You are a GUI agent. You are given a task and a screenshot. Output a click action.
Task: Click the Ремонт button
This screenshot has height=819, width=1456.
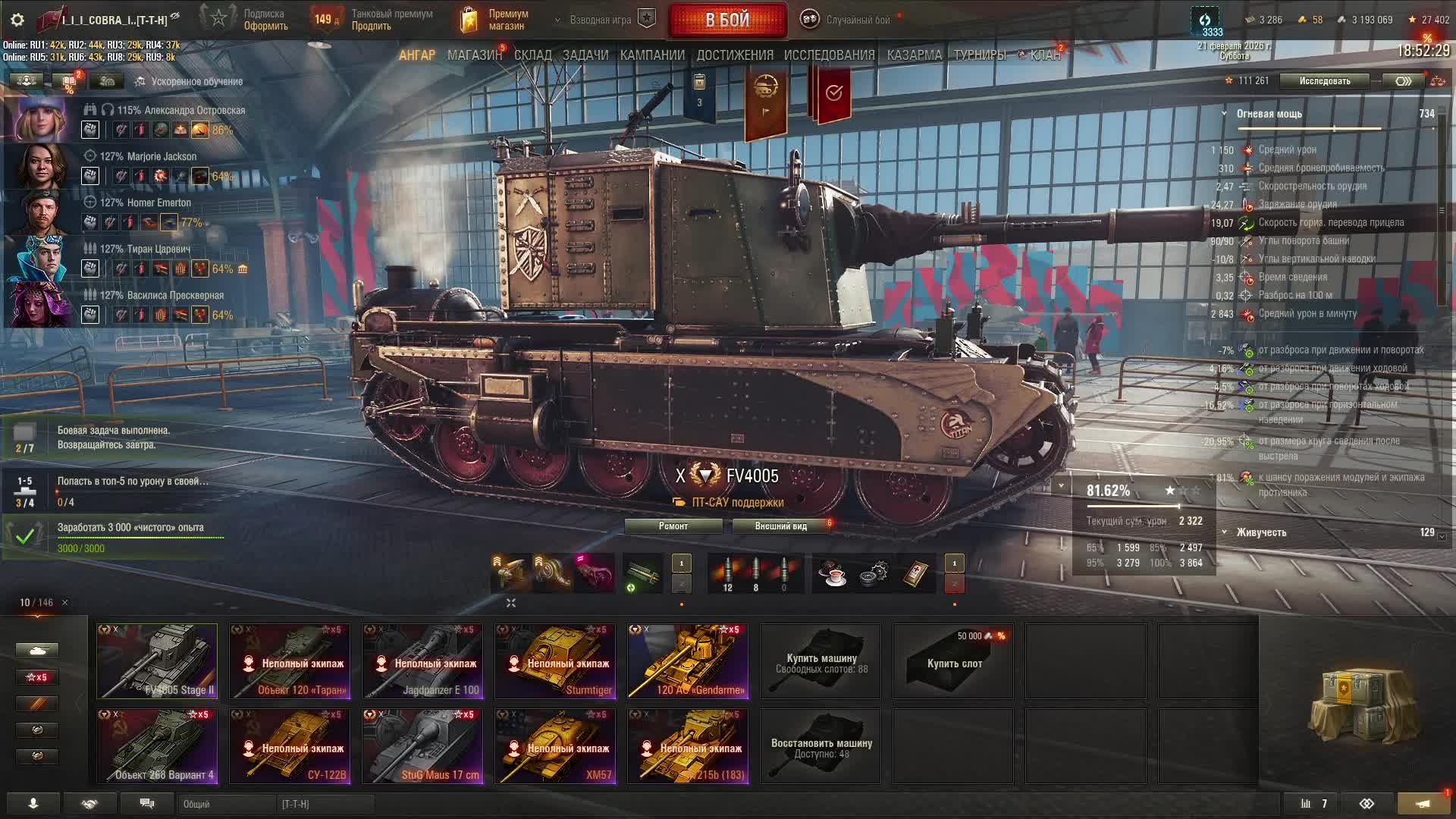click(x=673, y=526)
